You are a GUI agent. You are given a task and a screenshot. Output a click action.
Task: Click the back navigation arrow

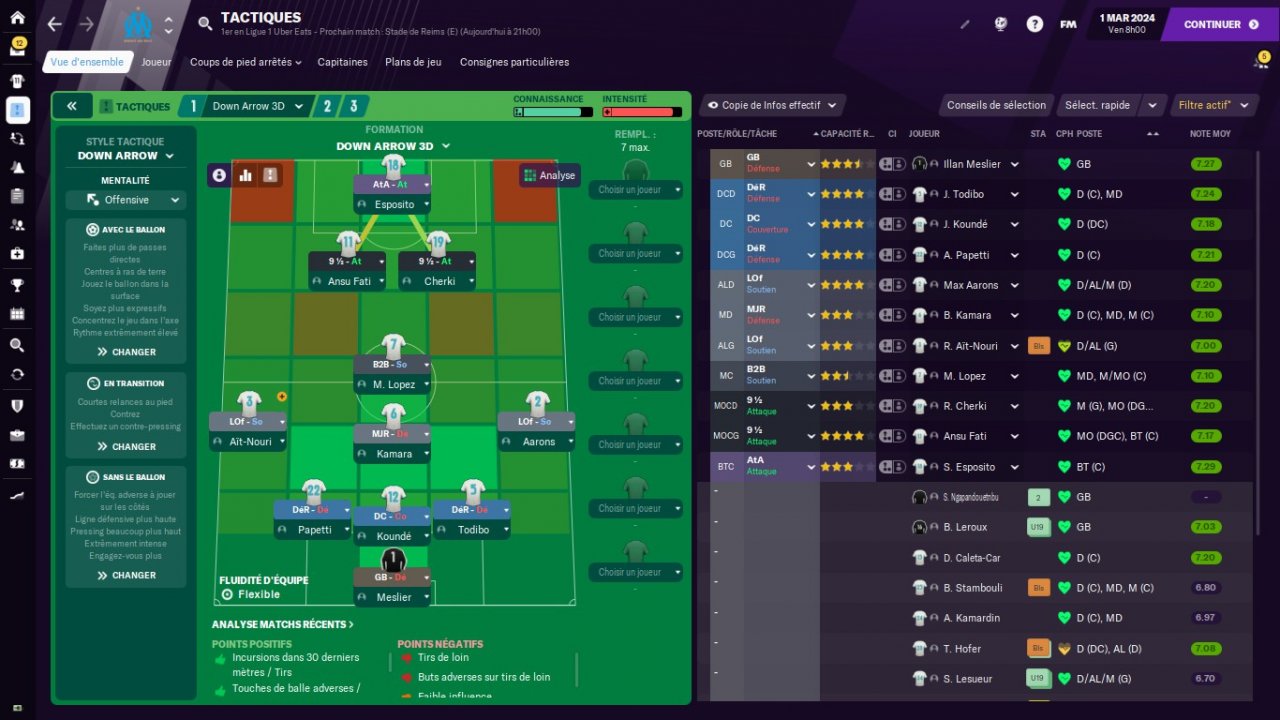(x=54, y=24)
